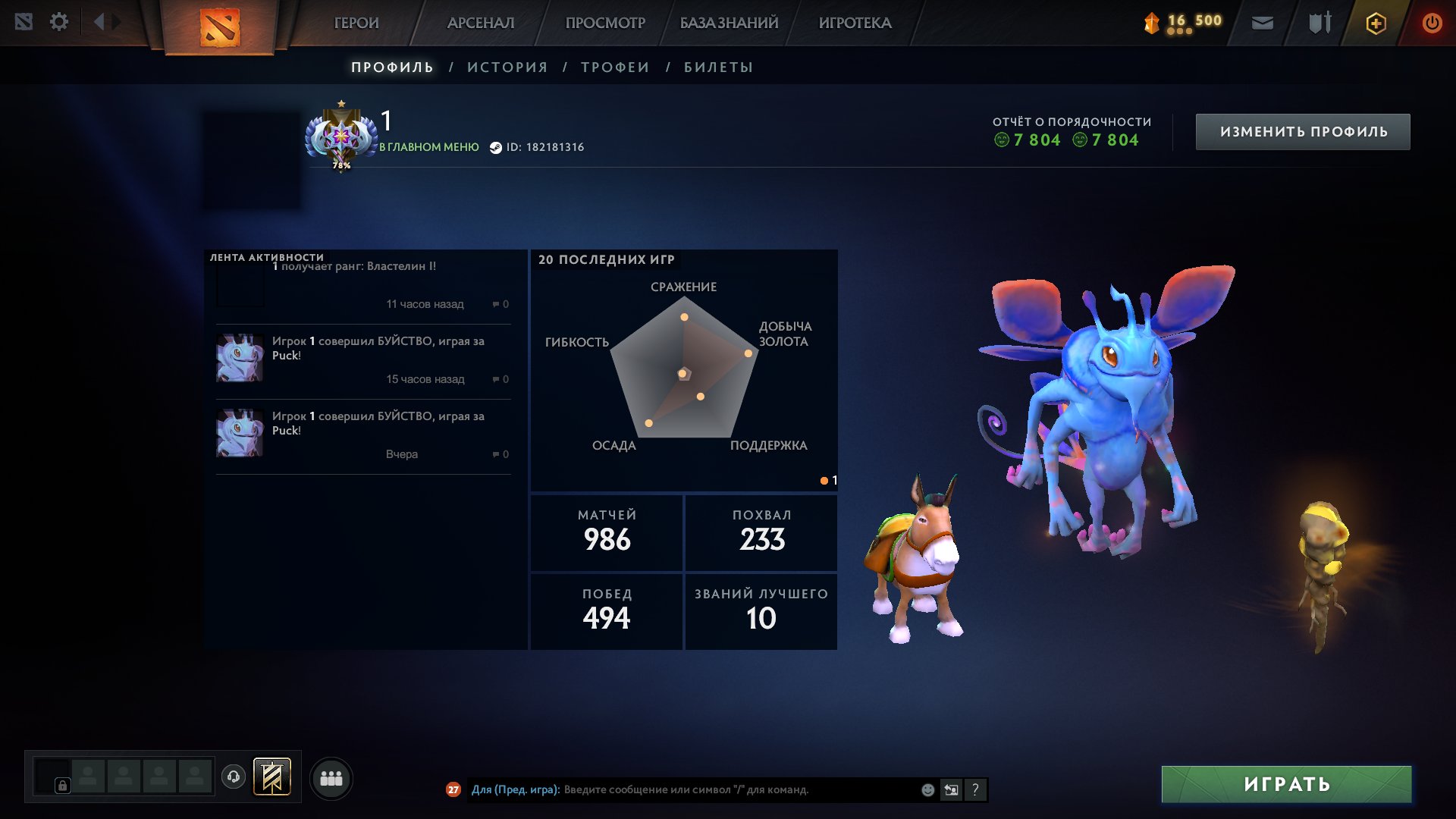This screenshot has width=1456, height=819.
Task: Click the Dota Plus subscription icon
Action: point(1376,23)
